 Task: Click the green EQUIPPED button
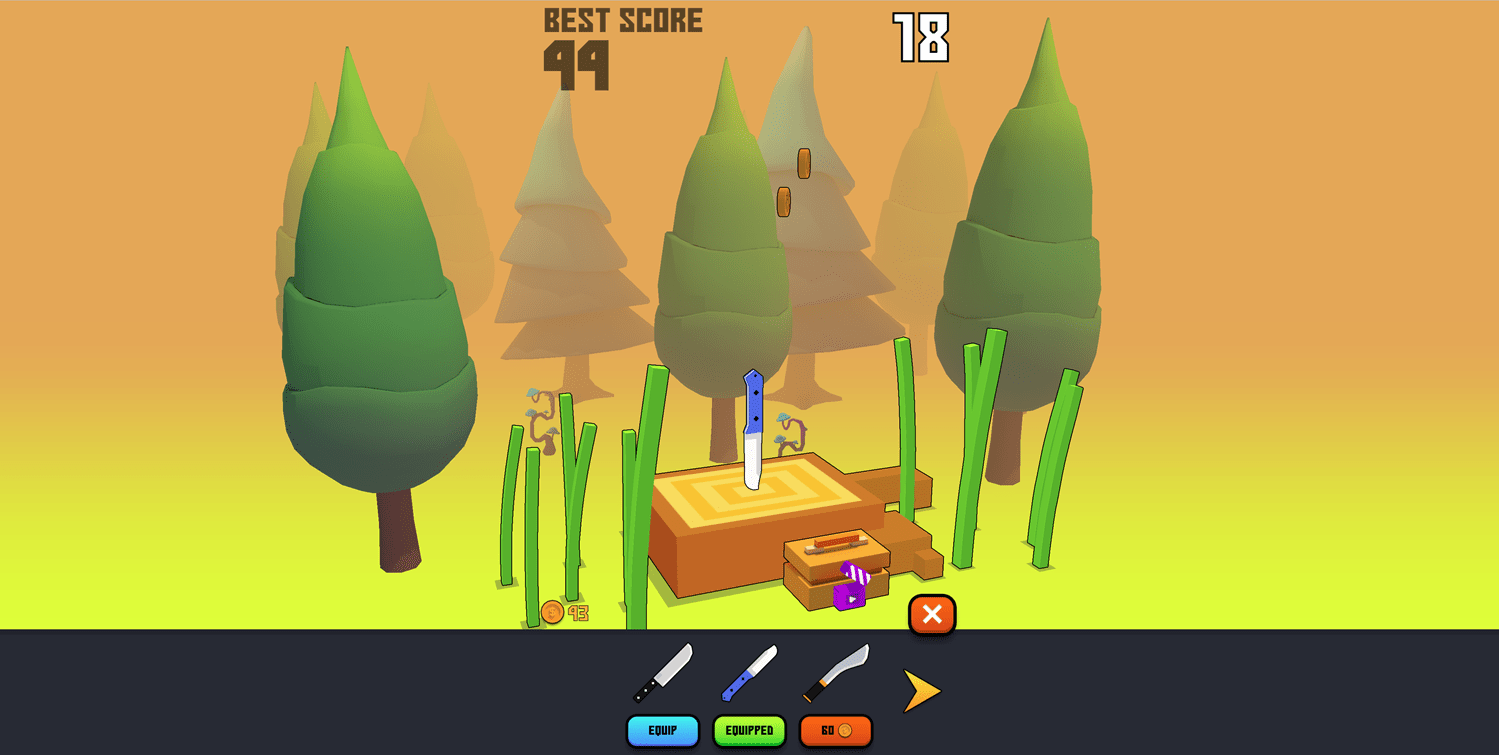coord(749,731)
